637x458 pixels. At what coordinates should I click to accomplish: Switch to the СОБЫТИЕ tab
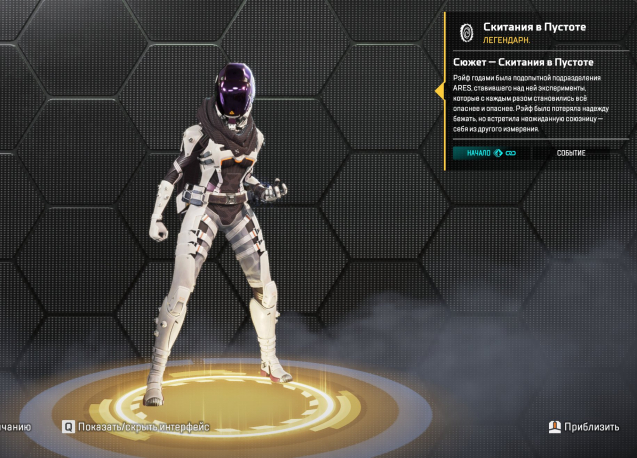571,153
